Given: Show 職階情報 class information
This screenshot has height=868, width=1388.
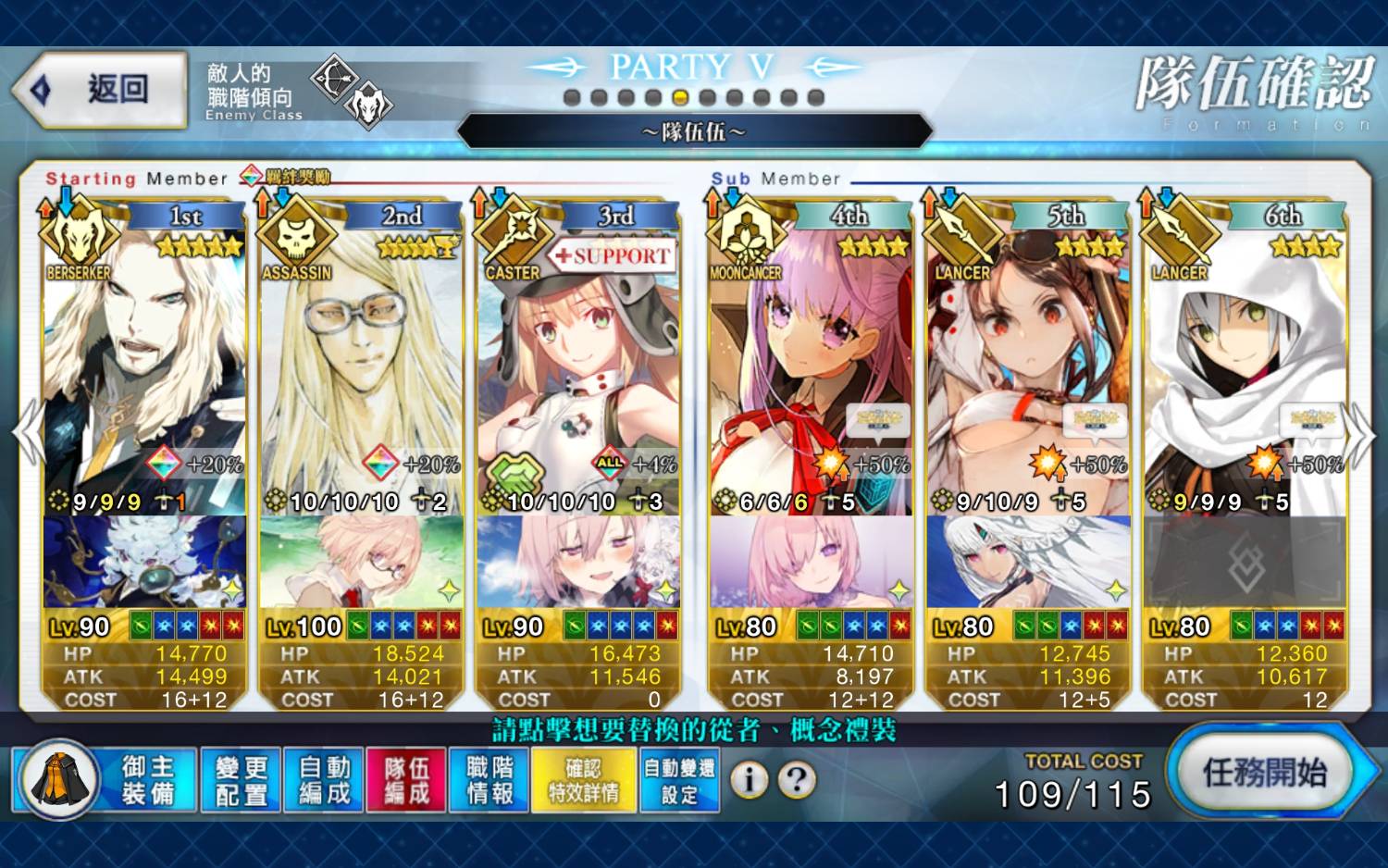Looking at the screenshot, I should pos(490,780).
